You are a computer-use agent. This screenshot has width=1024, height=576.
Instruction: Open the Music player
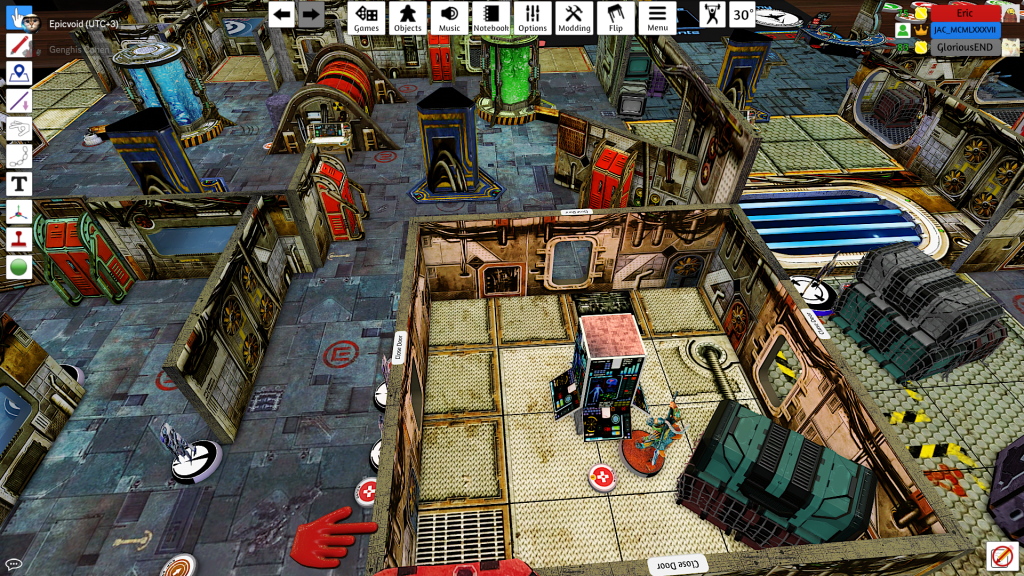point(449,17)
